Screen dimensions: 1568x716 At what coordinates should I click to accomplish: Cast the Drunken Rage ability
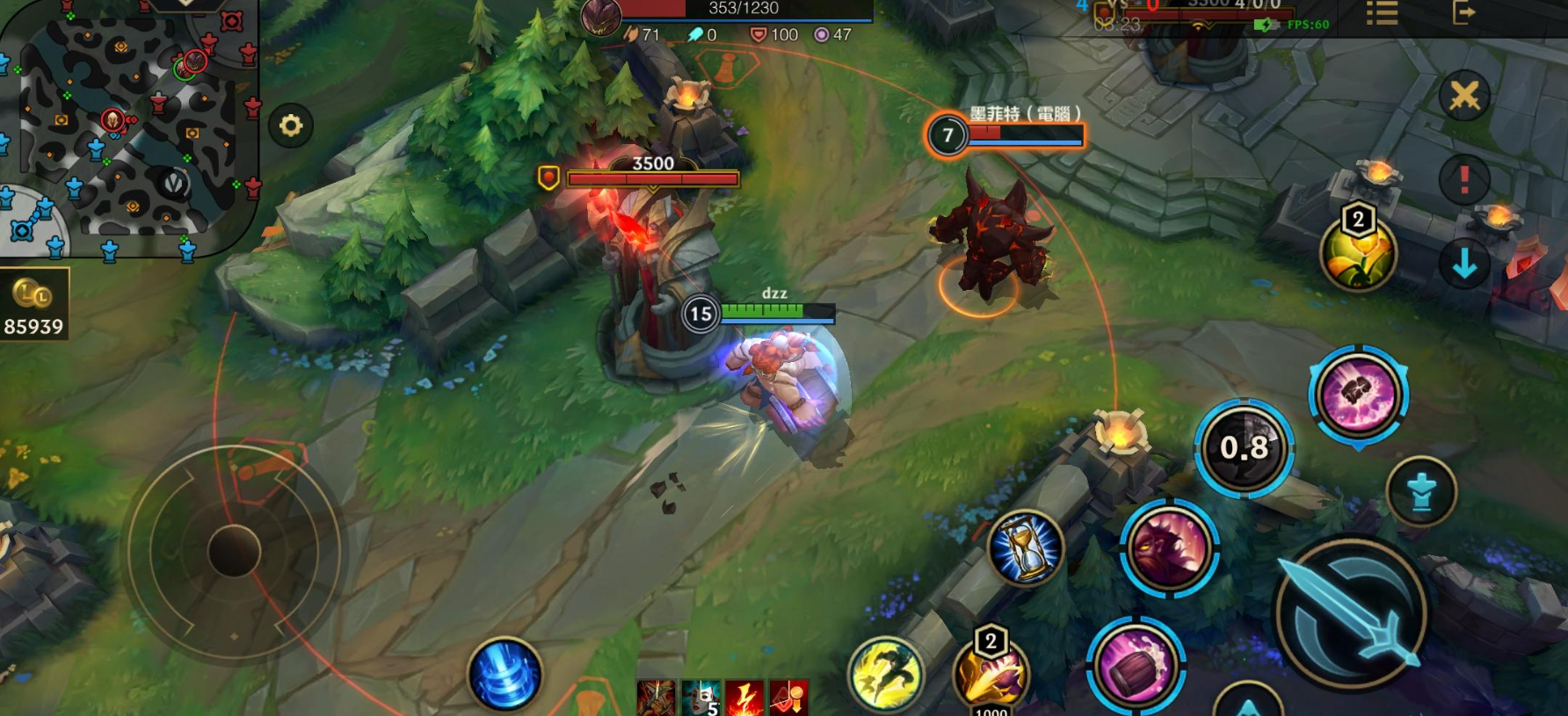(x=1169, y=547)
